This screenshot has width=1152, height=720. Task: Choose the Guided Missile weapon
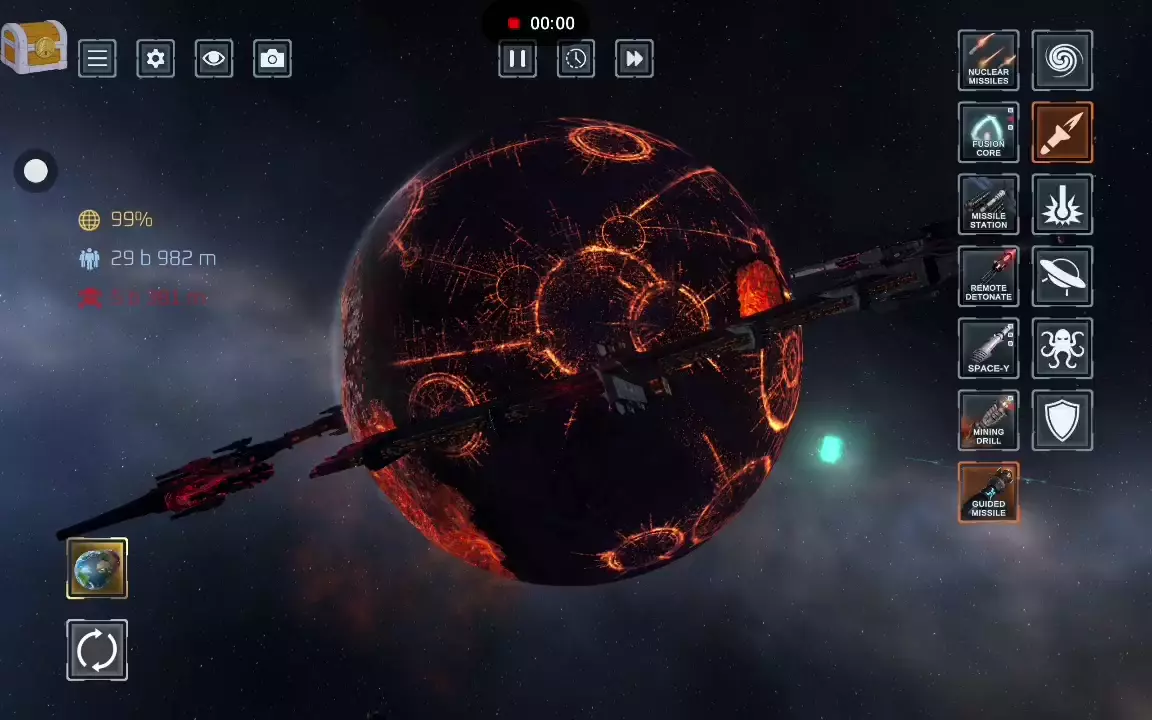tap(988, 492)
